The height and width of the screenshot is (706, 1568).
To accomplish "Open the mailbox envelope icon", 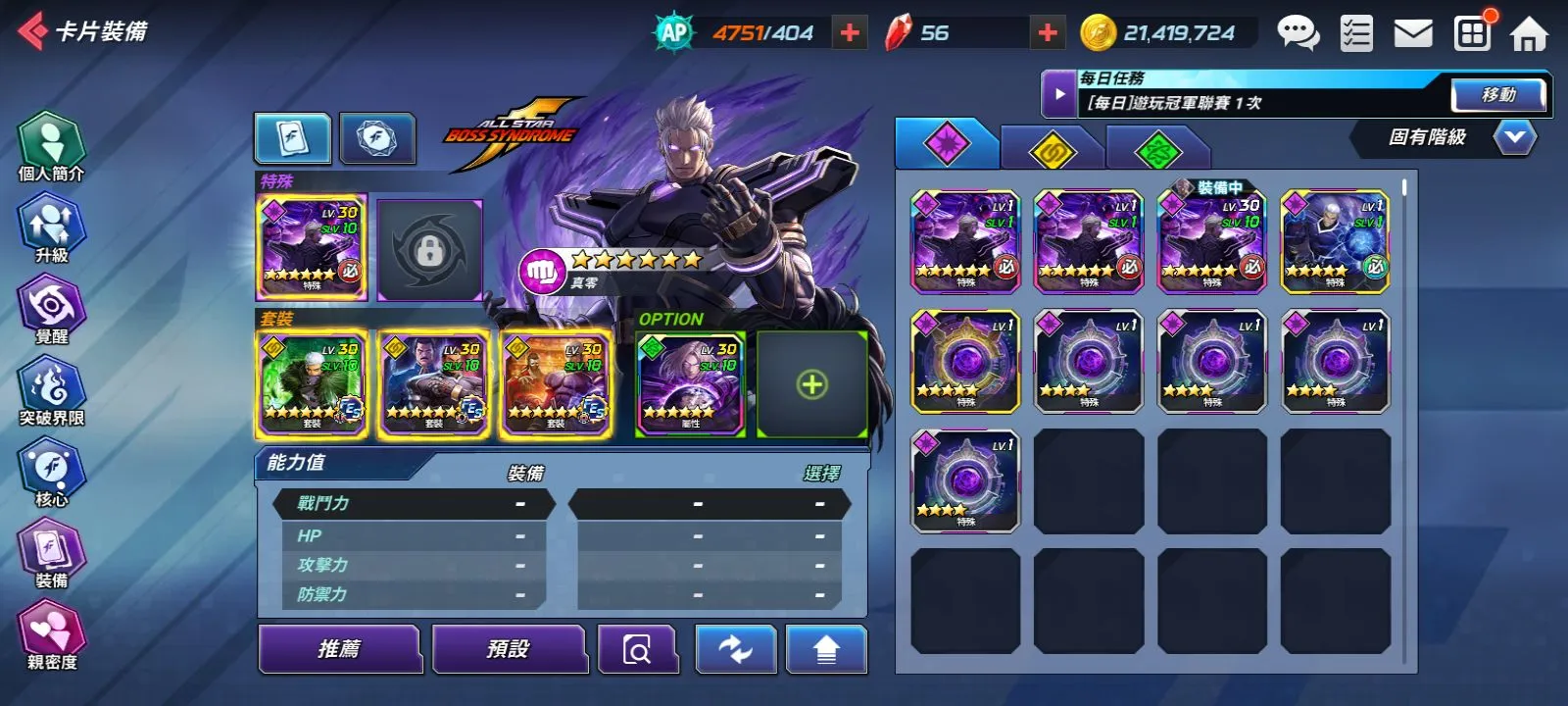I will coord(1413,34).
